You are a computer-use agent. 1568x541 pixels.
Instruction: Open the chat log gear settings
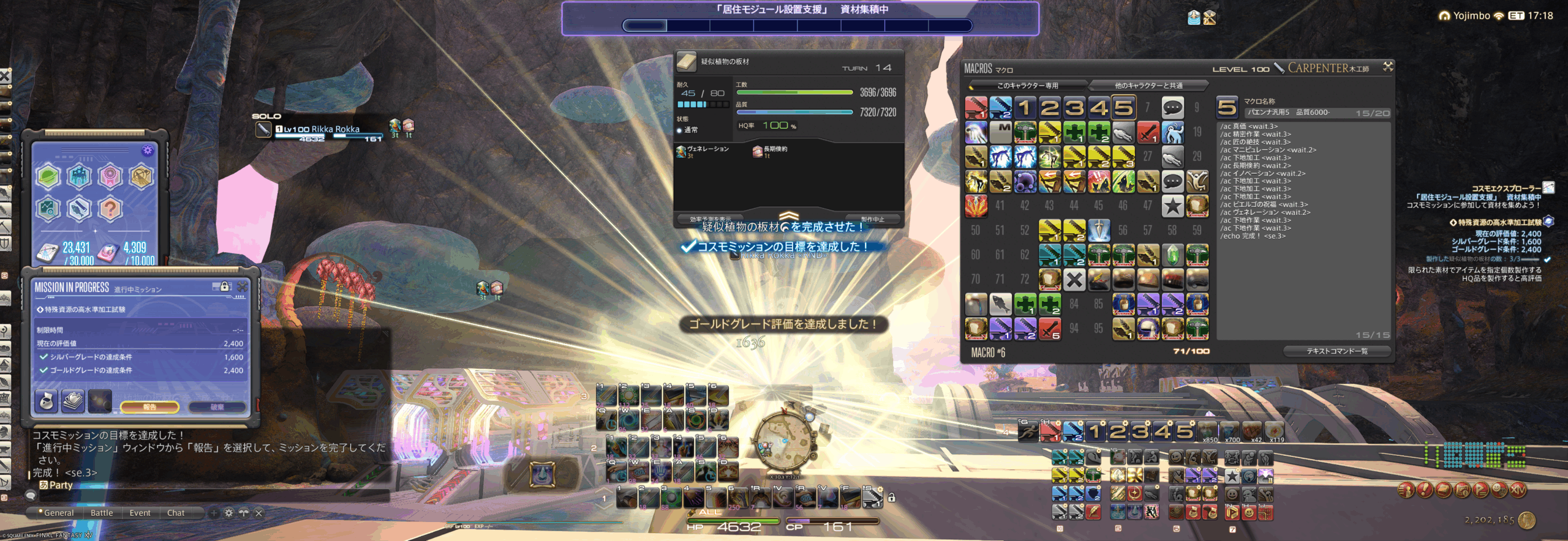point(228,513)
